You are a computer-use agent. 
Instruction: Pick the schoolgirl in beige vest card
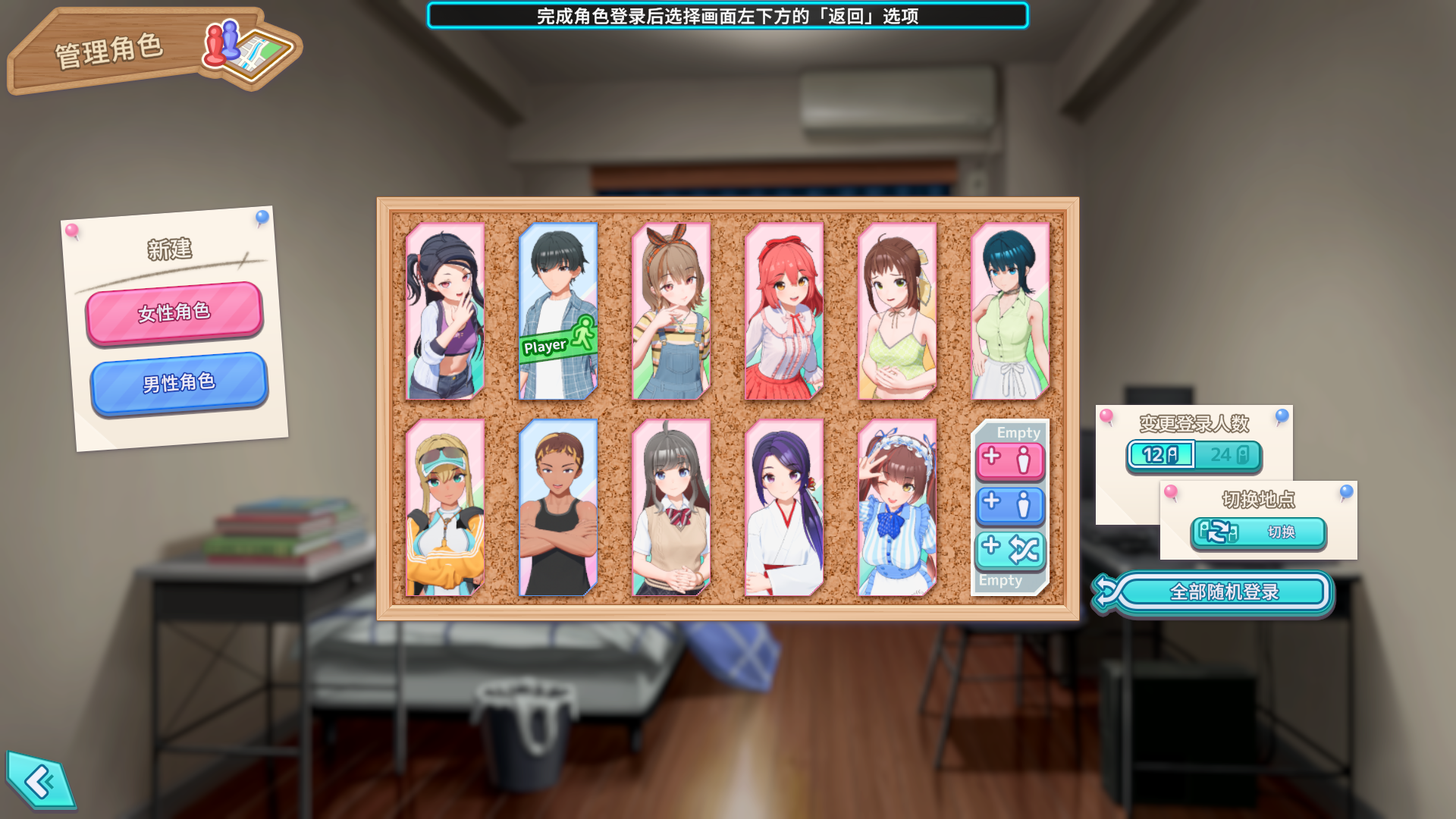(671, 507)
